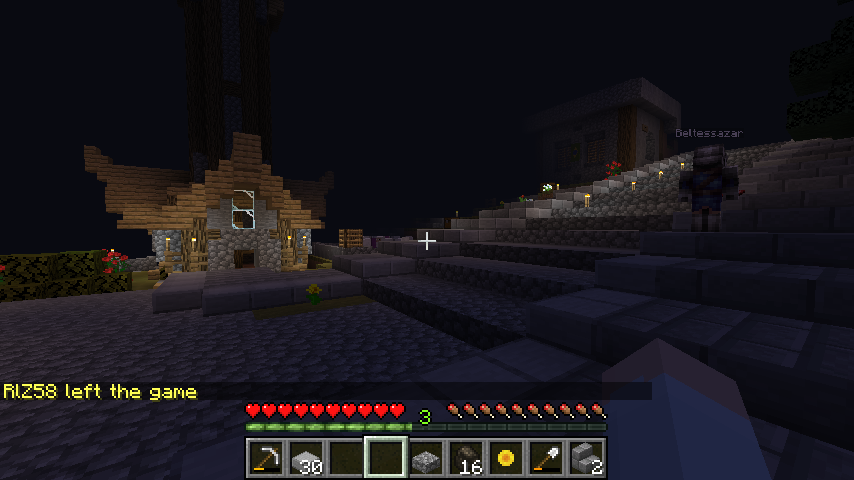Select the pickaxe hotbar slot

pos(265,458)
